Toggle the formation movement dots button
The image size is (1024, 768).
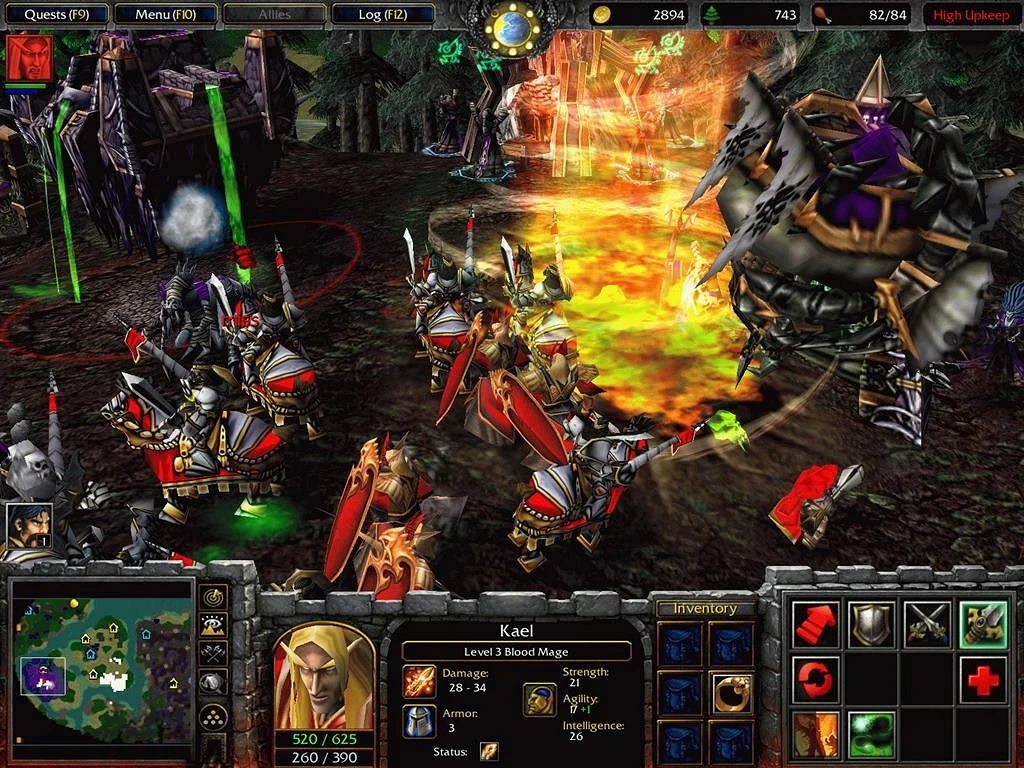click(212, 716)
